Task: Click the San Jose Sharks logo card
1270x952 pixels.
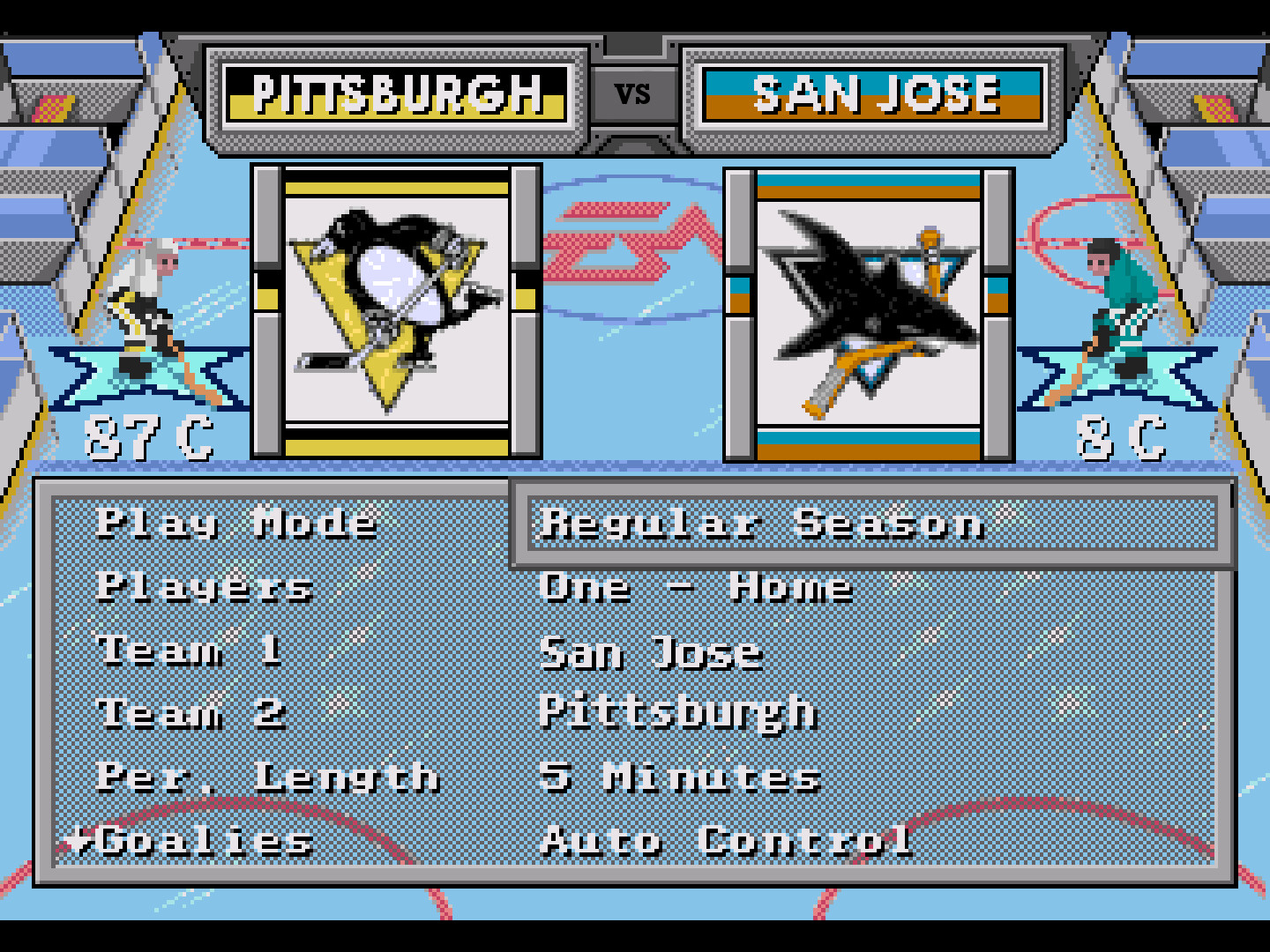Action: 869,315
